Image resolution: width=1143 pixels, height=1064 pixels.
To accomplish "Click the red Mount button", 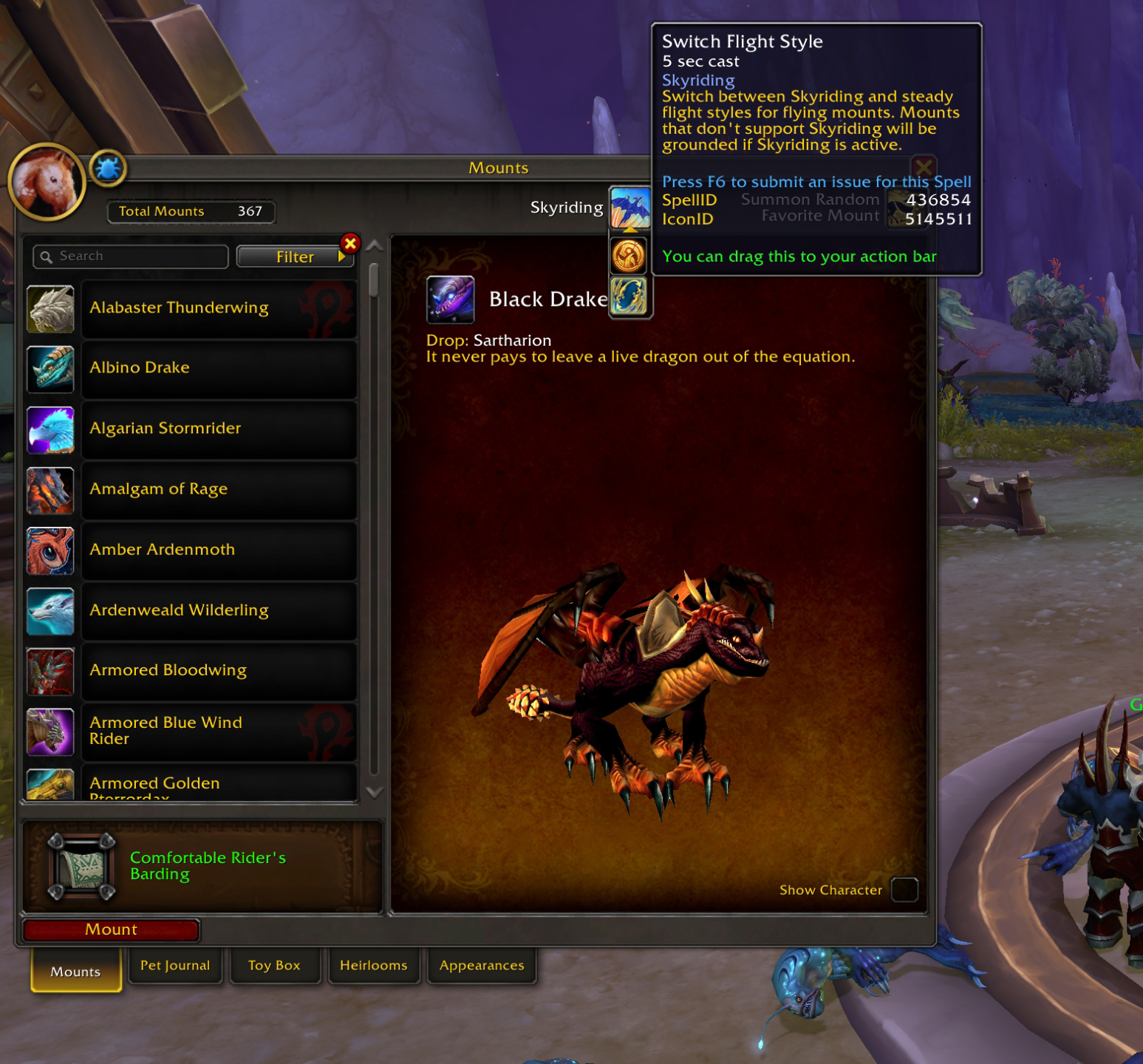I will [x=111, y=930].
